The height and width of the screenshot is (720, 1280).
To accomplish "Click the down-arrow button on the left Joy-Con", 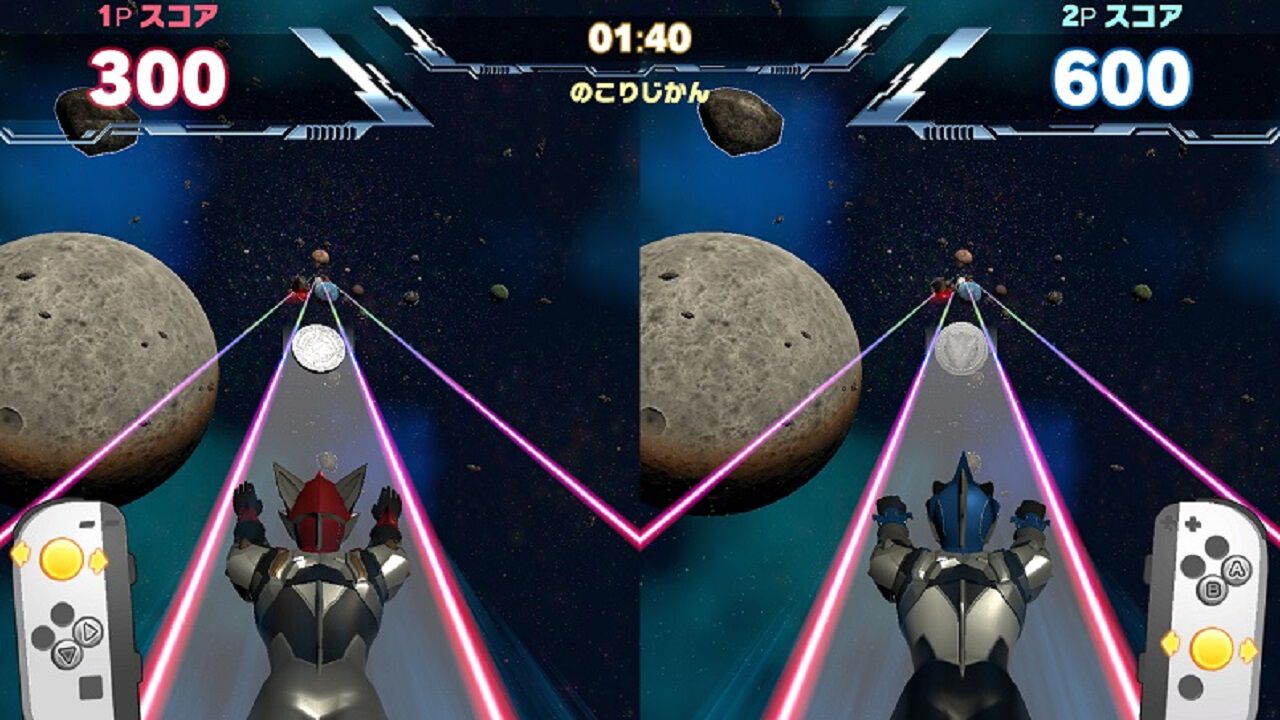I will point(66,654).
